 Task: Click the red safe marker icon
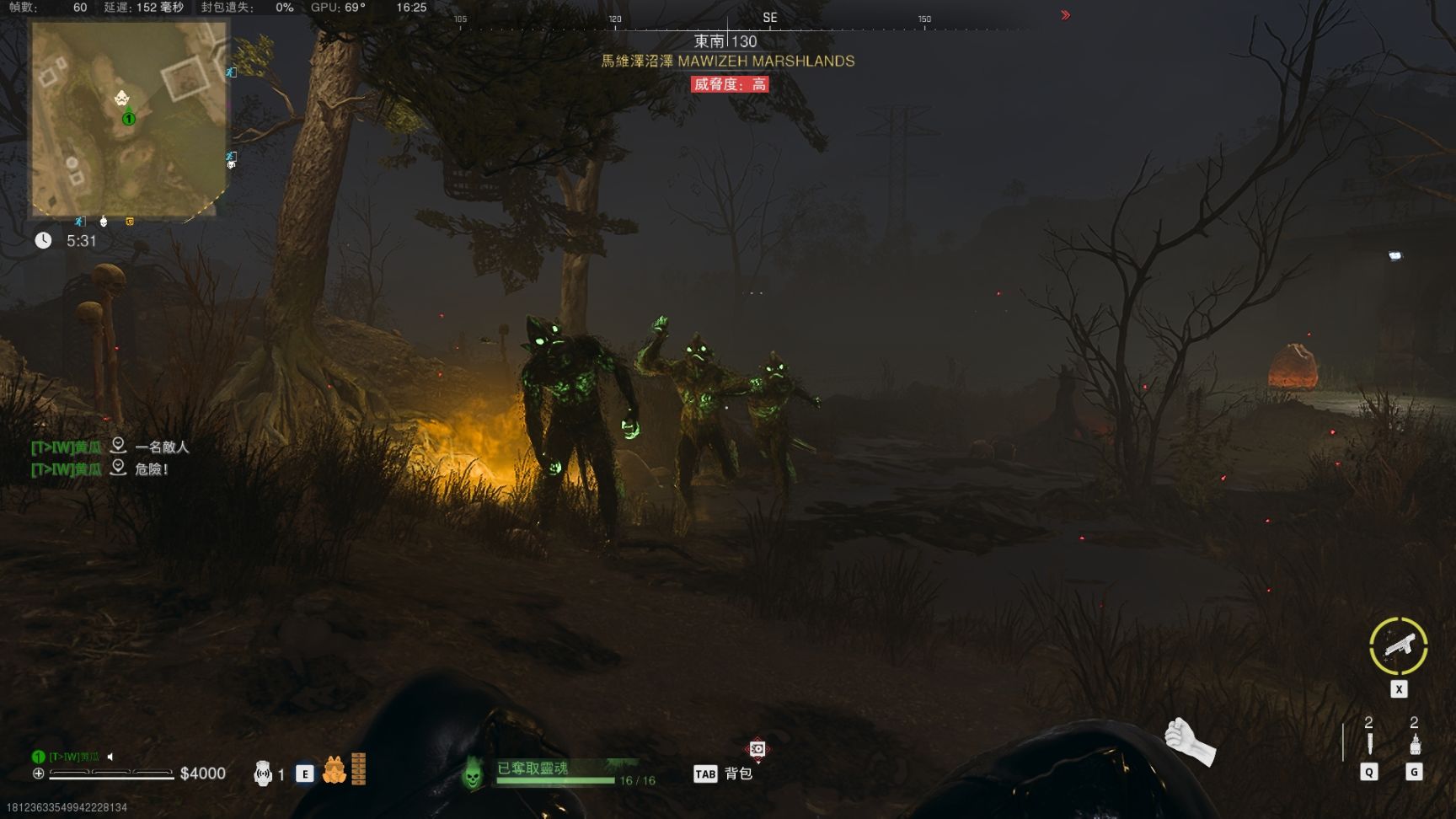pos(757,749)
